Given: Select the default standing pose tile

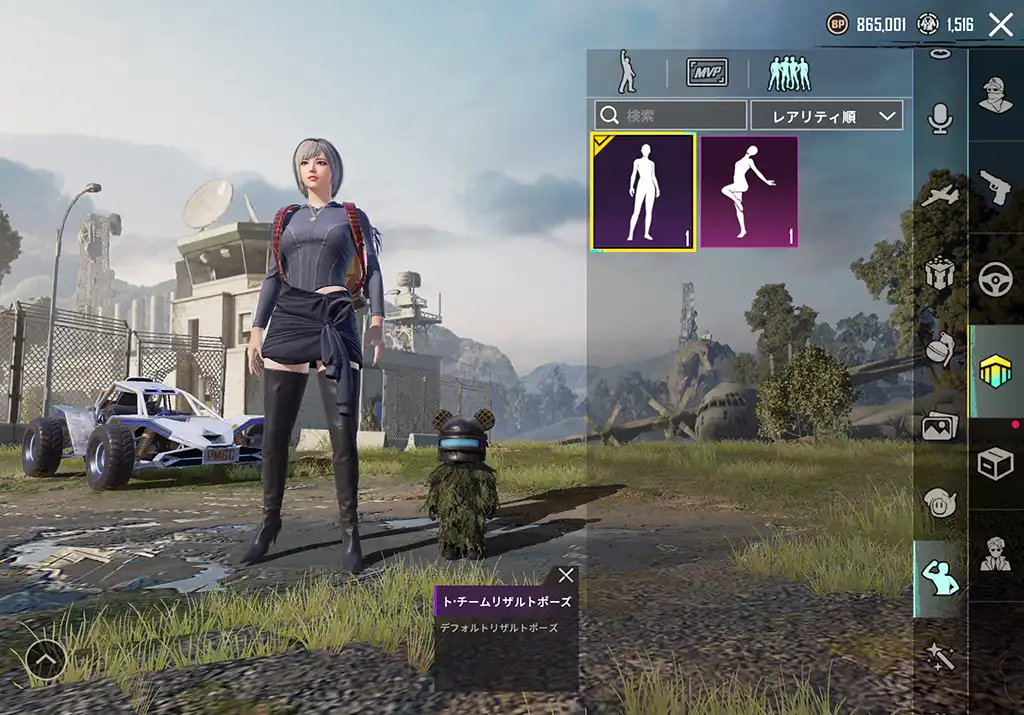Looking at the screenshot, I should (643, 191).
